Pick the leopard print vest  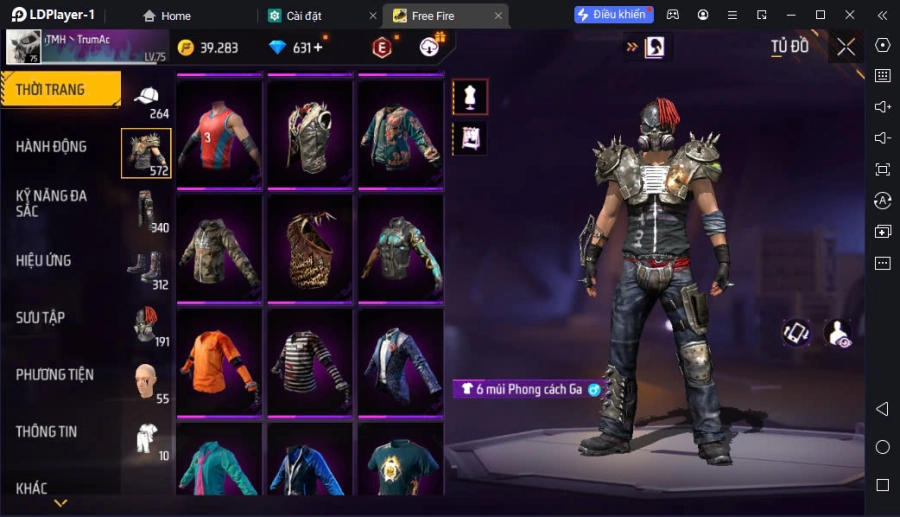pos(310,248)
